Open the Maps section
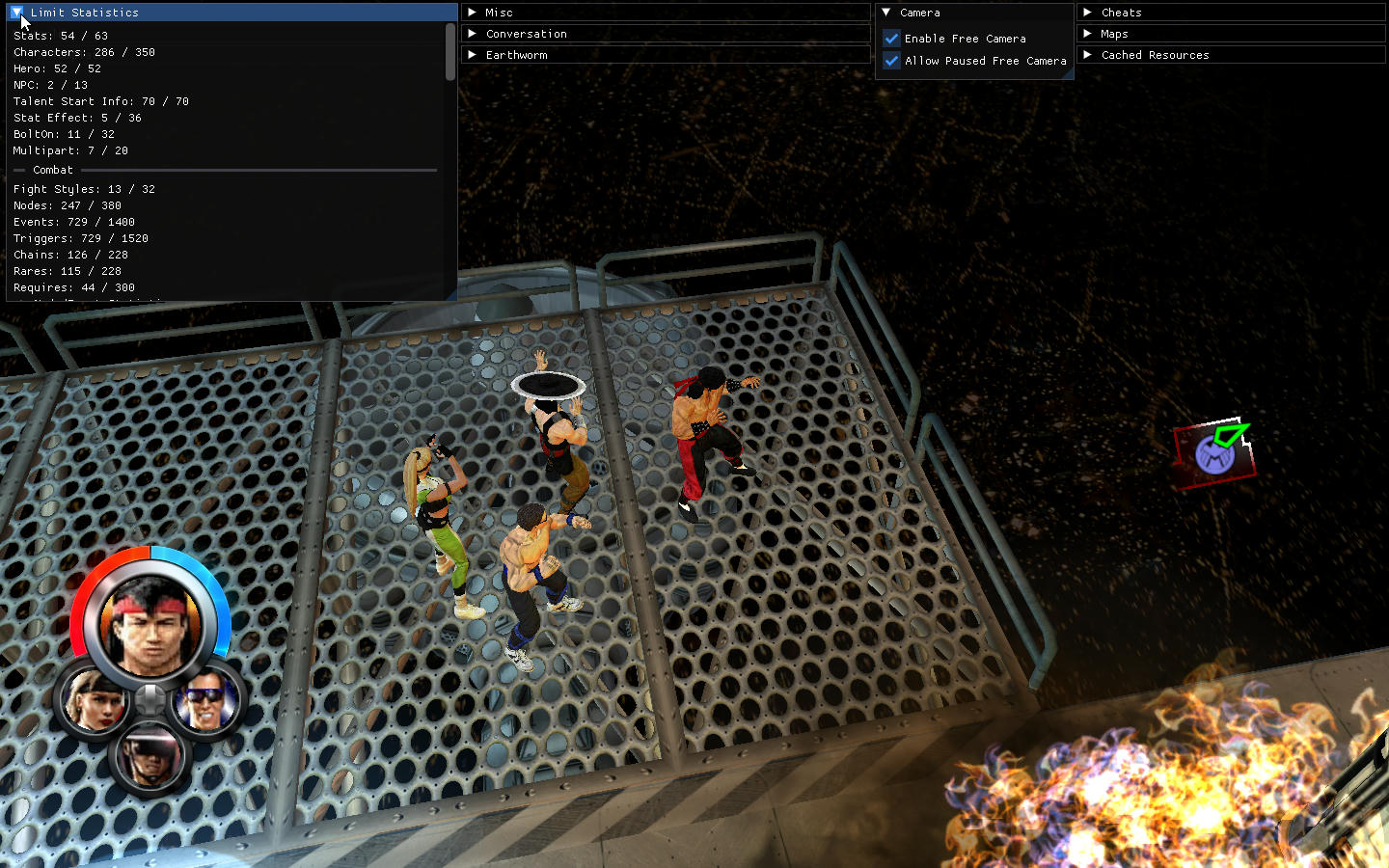 [1088, 34]
